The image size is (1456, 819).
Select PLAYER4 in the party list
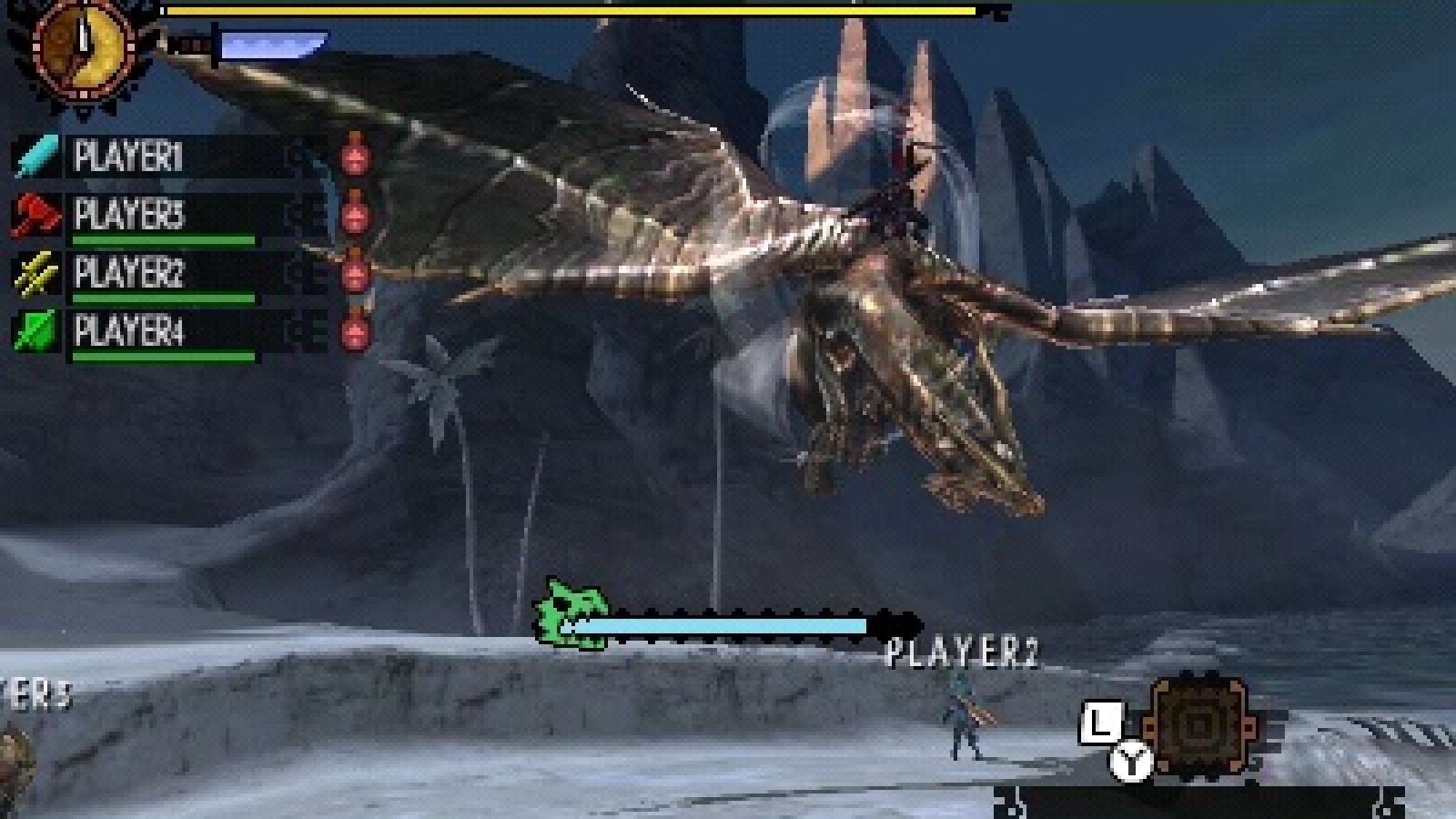click(128, 331)
